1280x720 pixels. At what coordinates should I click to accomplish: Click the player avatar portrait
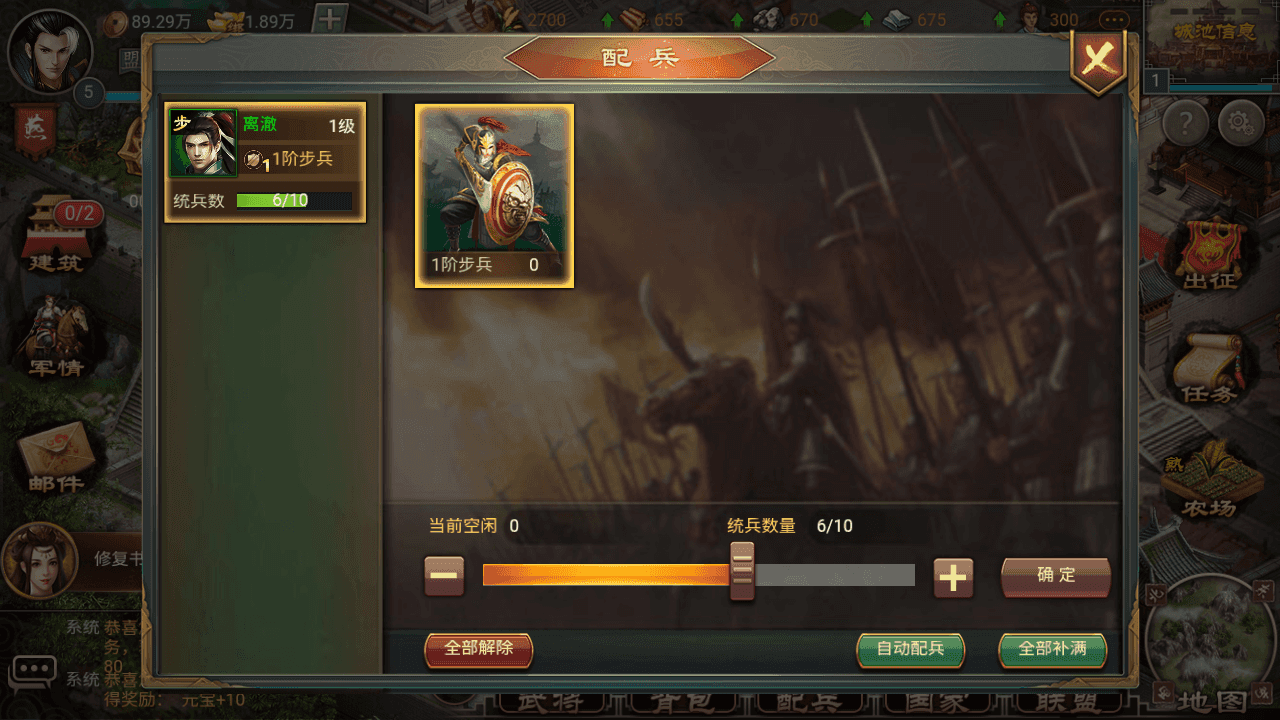(x=50, y=52)
